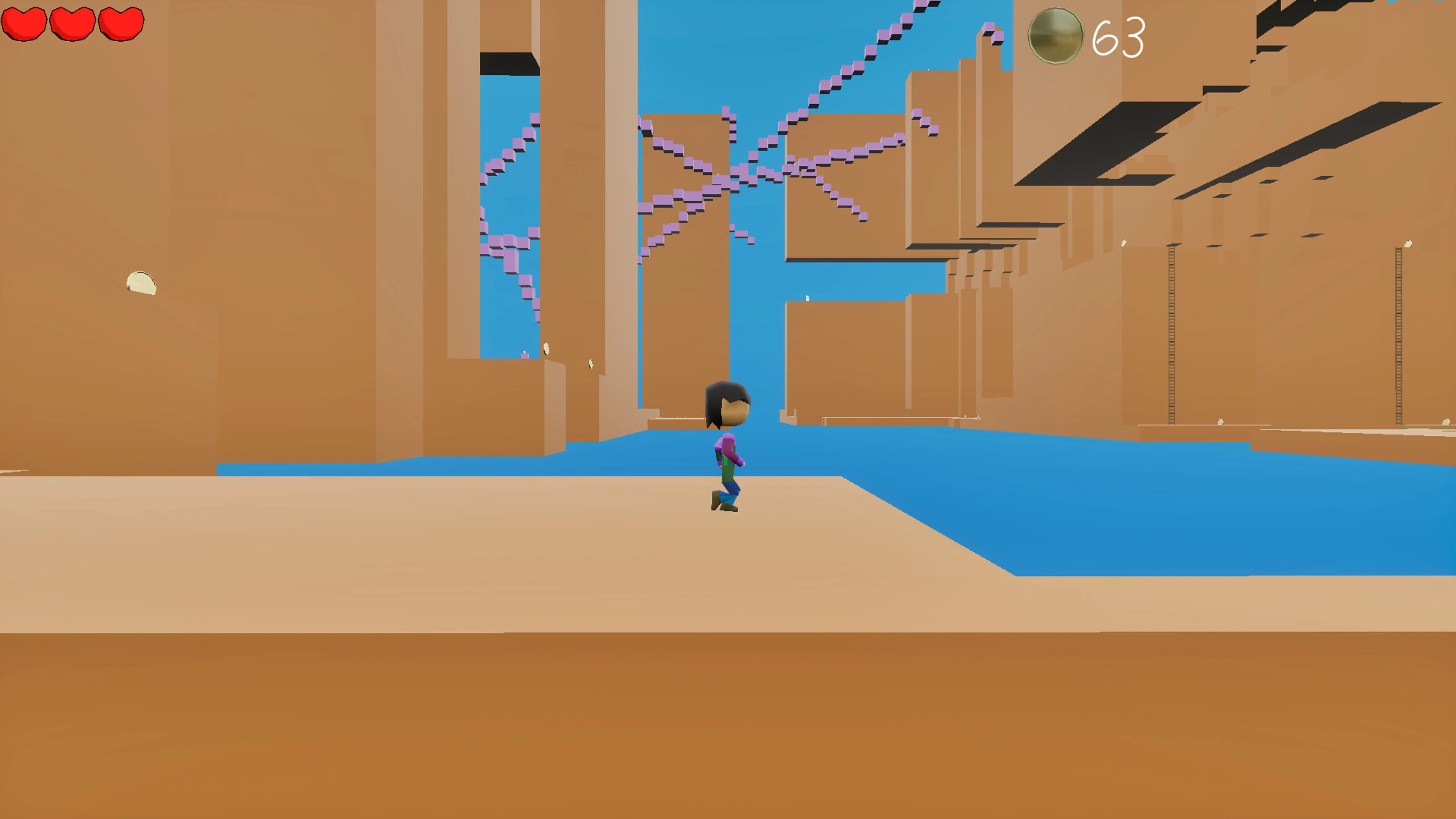Click the player character
The height and width of the screenshot is (819, 1456).
(x=726, y=447)
